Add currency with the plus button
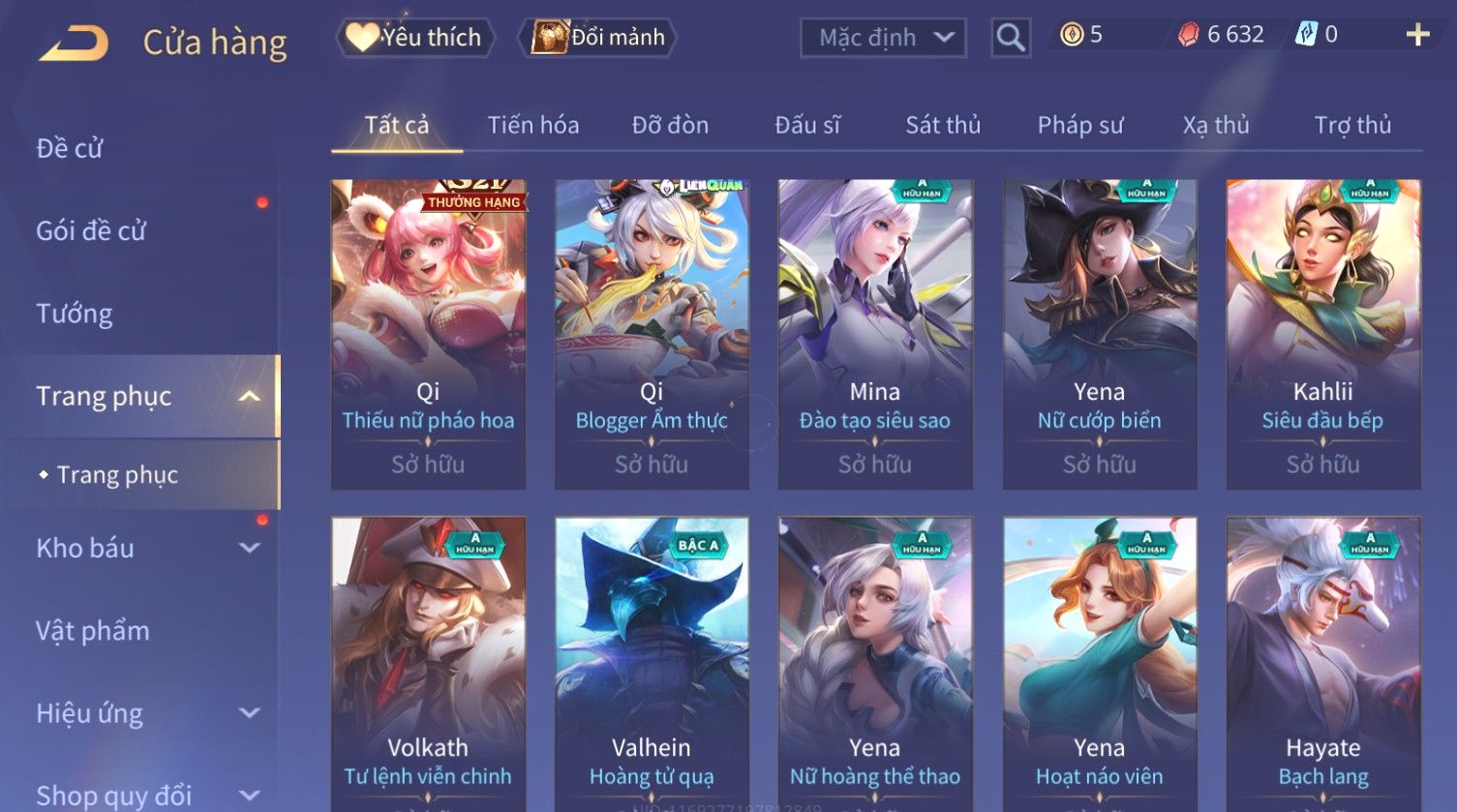The width and height of the screenshot is (1457, 812). pos(1417,36)
